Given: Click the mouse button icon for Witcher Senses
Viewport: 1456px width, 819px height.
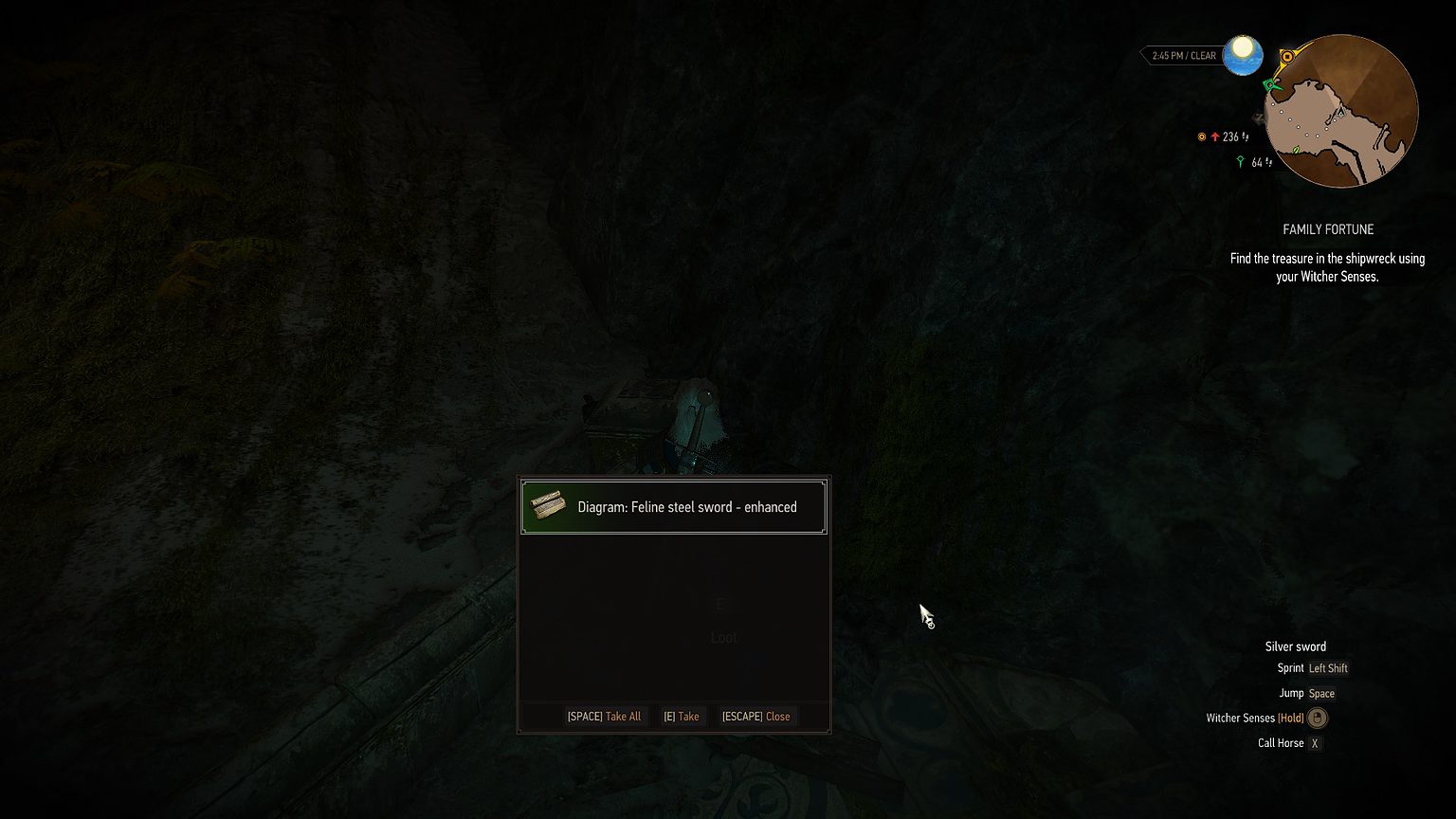Looking at the screenshot, I should pyautogui.click(x=1318, y=718).
